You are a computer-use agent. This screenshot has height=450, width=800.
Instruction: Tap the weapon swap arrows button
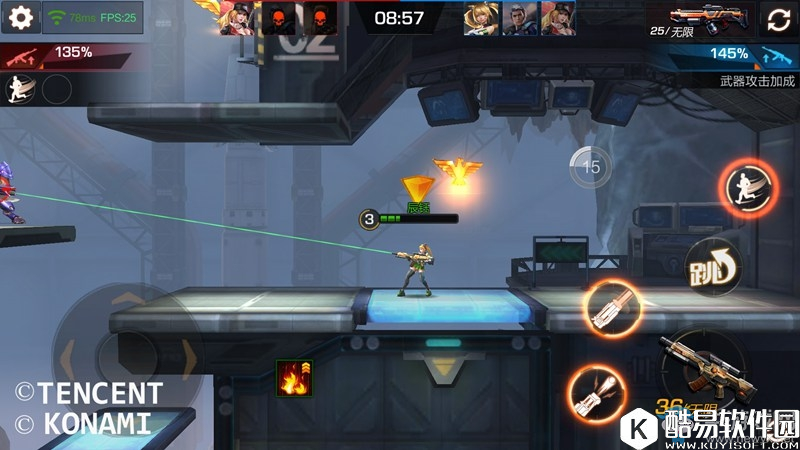pyautogui.click(x=780, y=18)
